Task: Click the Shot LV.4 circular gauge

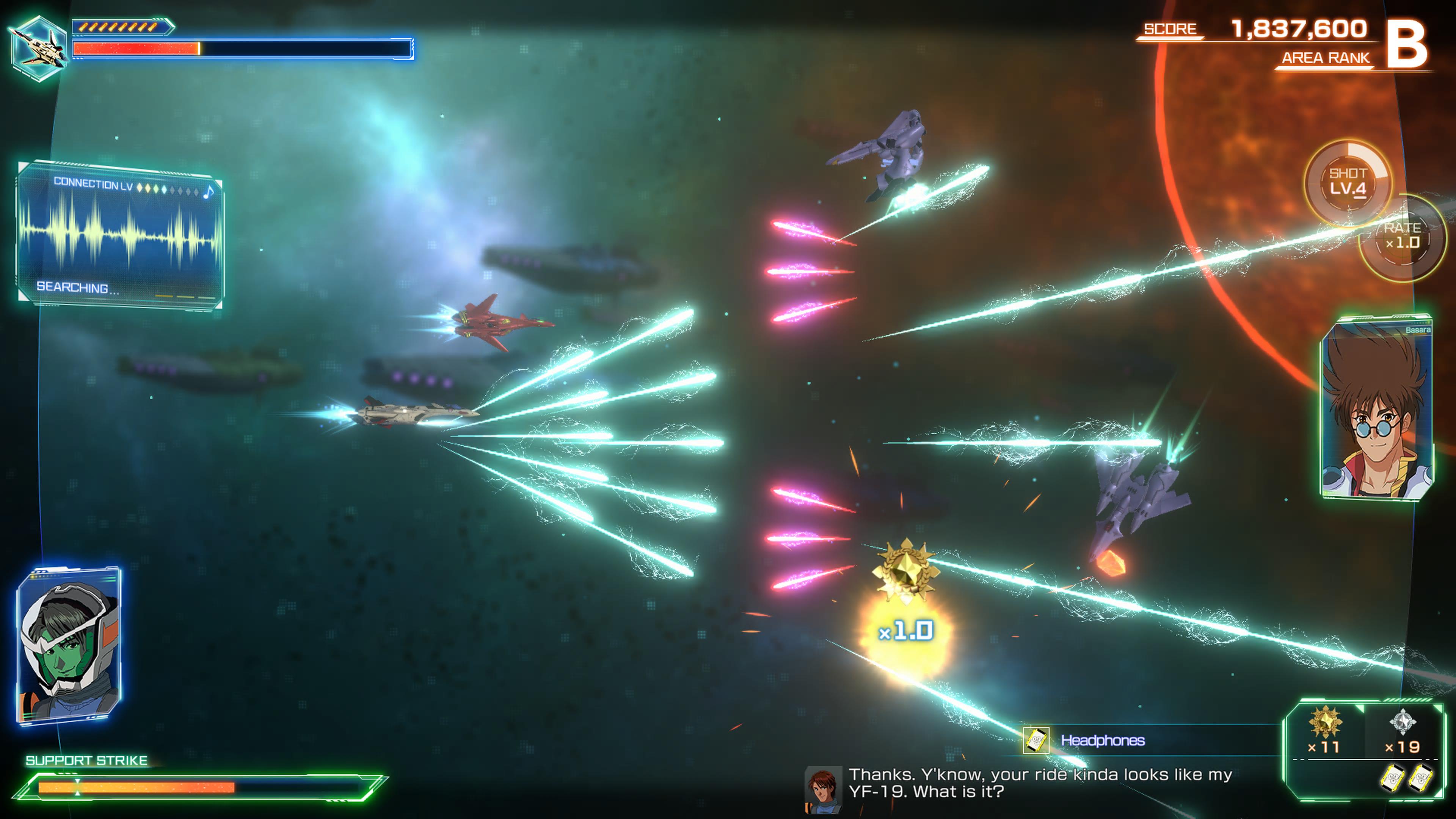Action: [x=1348, y=182]
